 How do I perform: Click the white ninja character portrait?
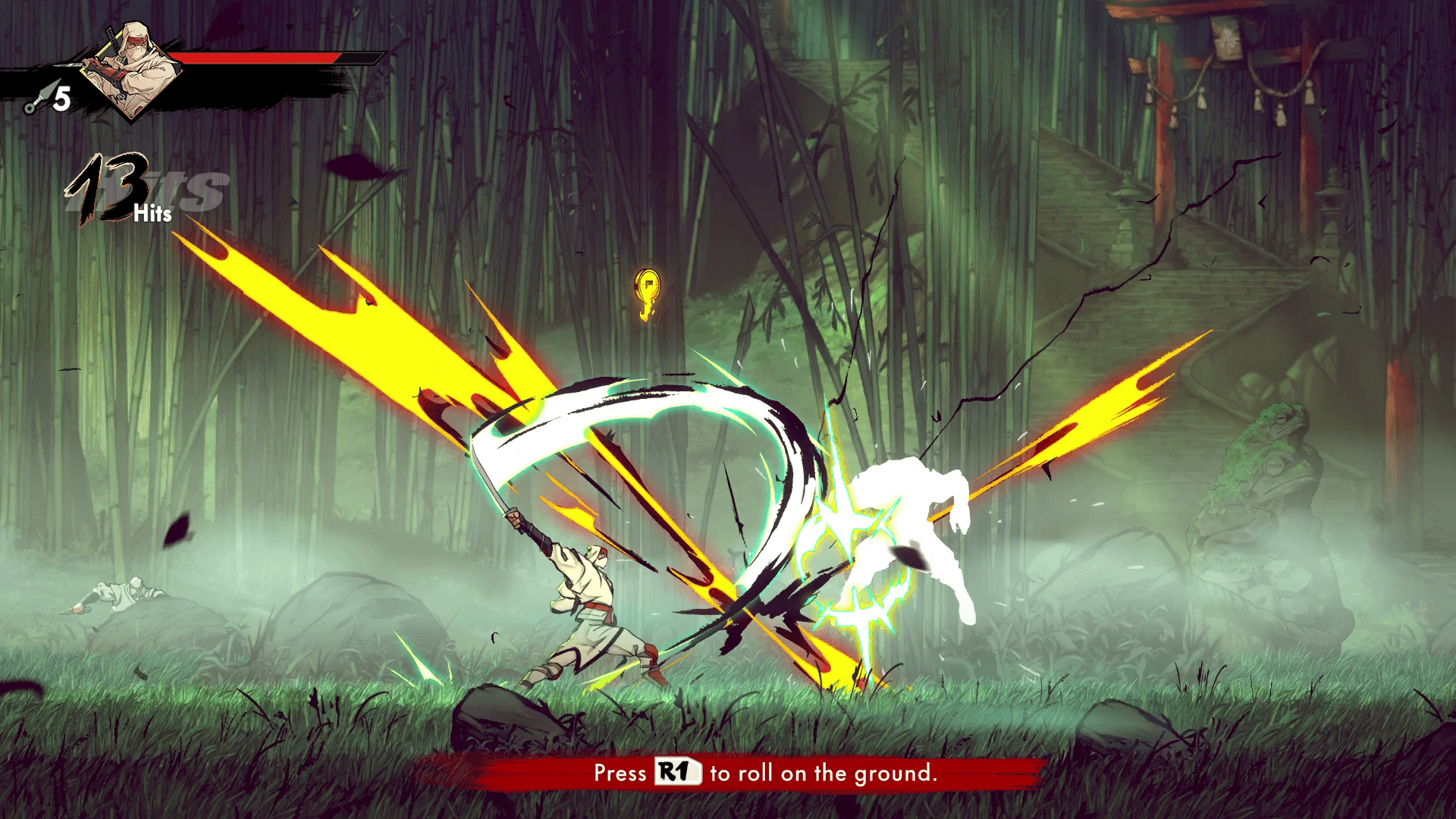[x=130, y=70]
